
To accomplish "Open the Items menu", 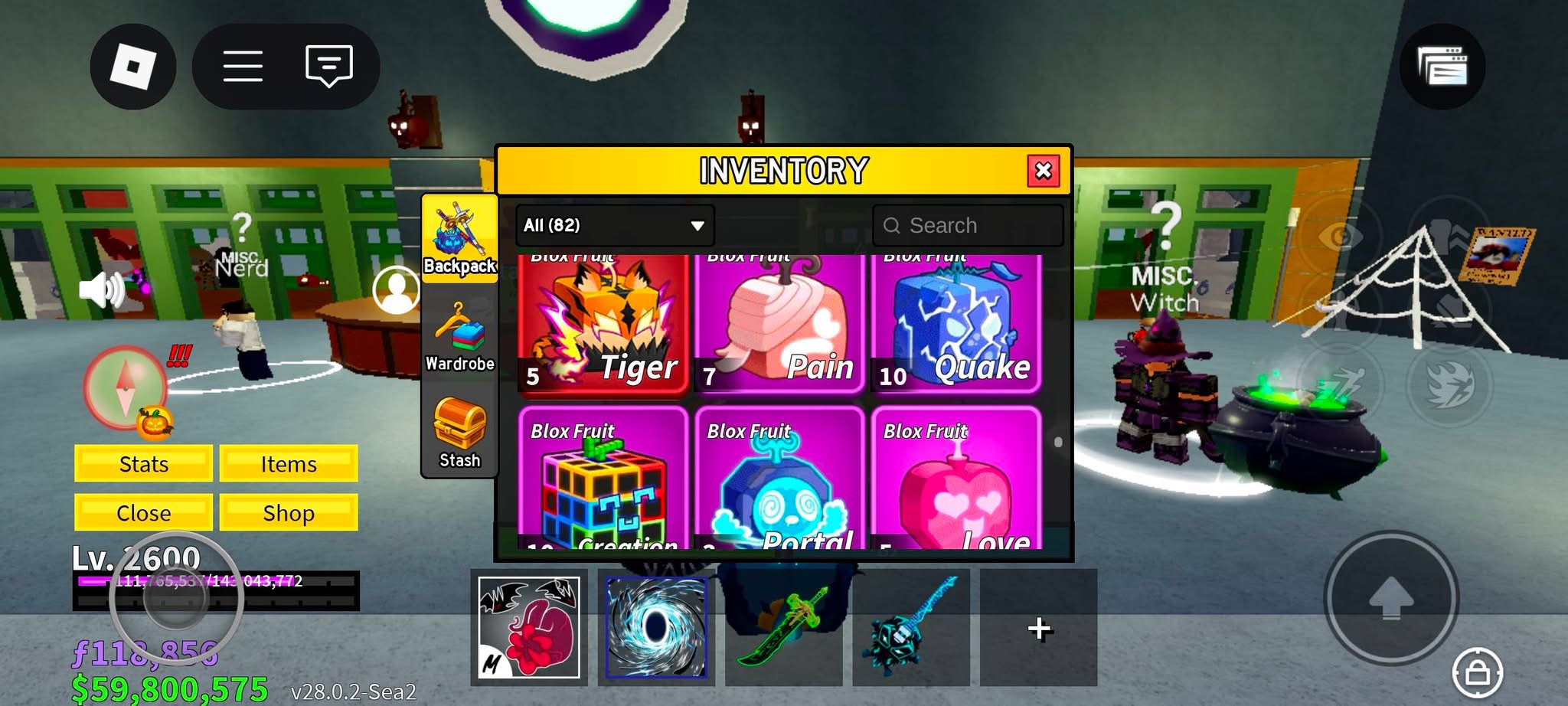I will click(289, 464).
